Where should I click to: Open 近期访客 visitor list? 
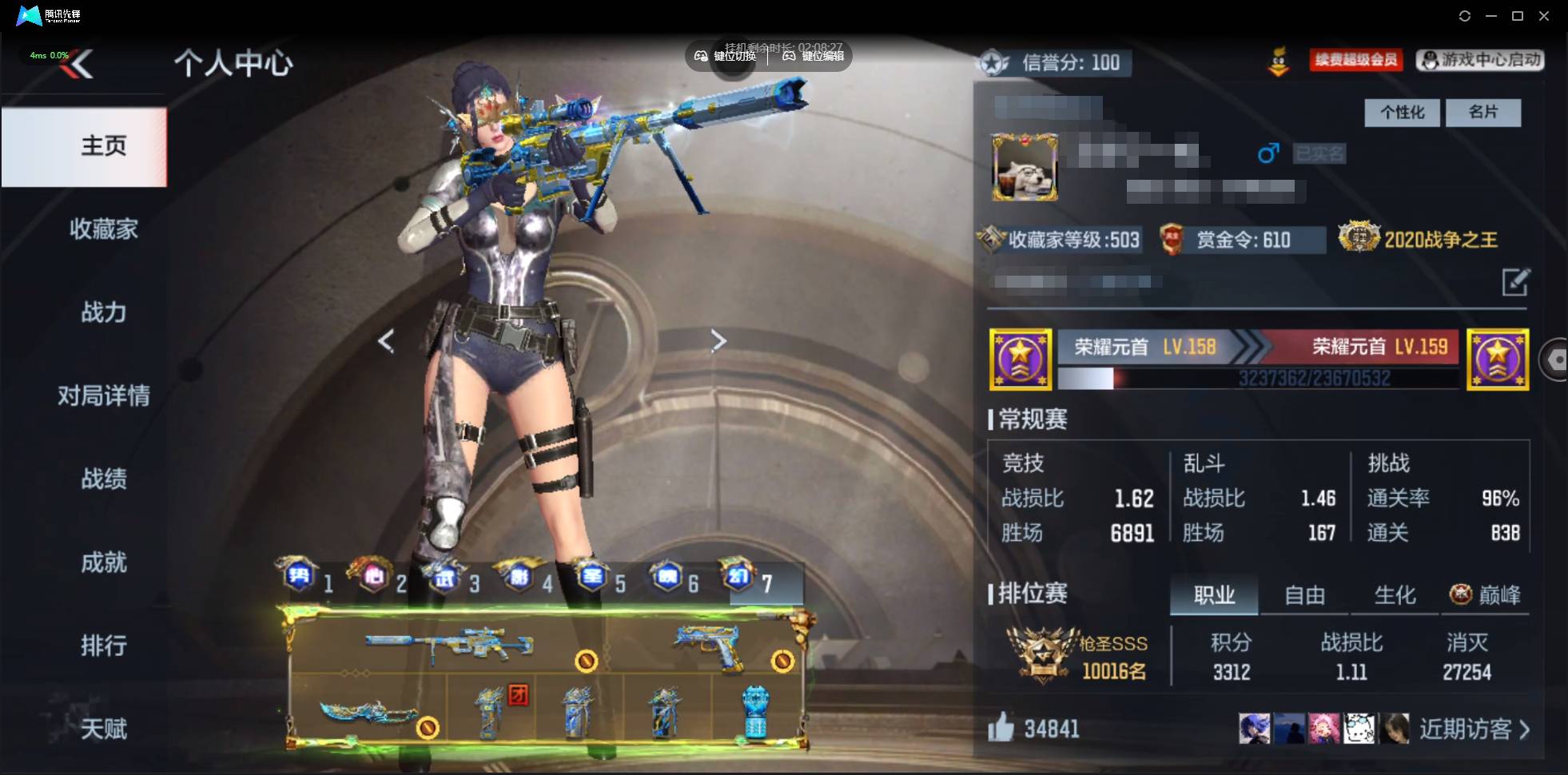coord(1474,729)
